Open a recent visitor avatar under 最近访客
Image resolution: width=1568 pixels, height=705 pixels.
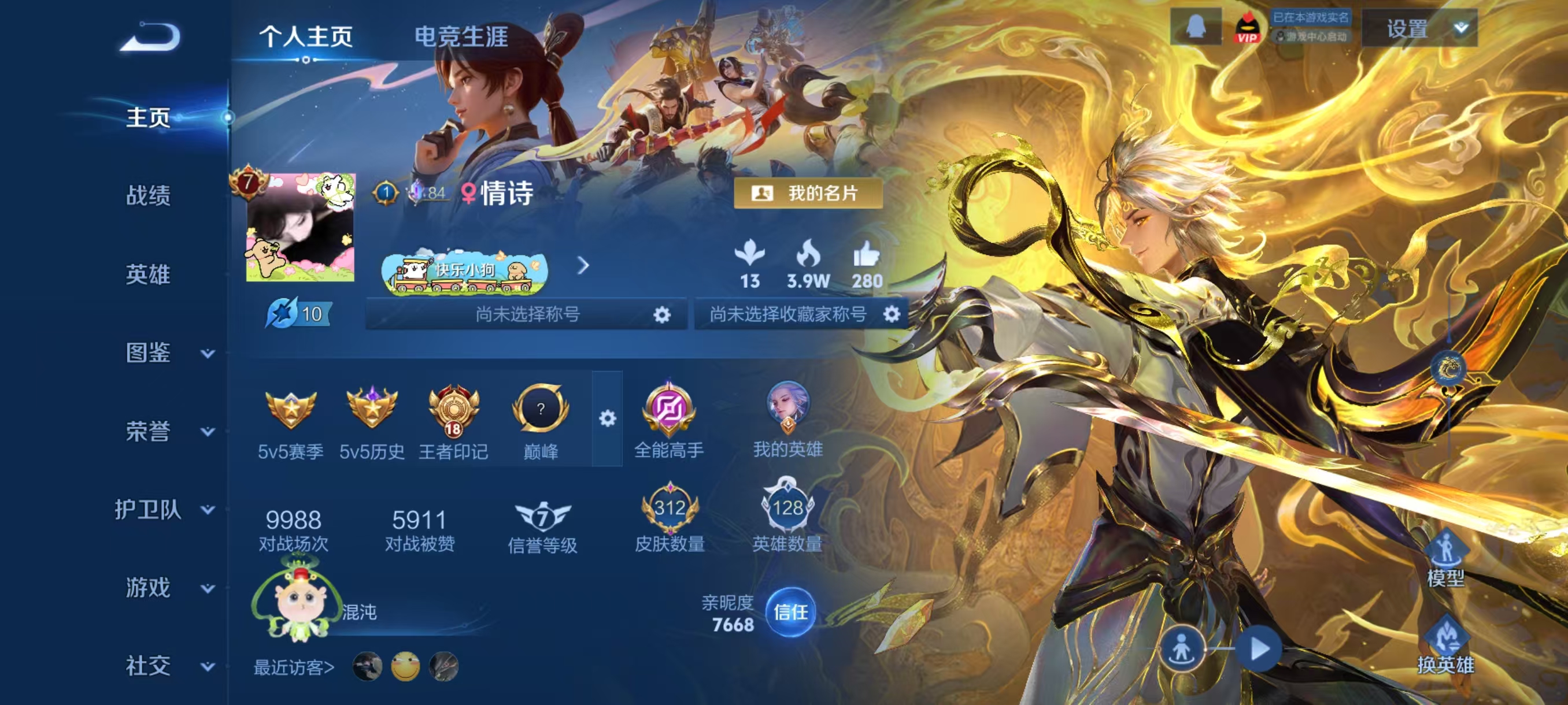(365, 666)
